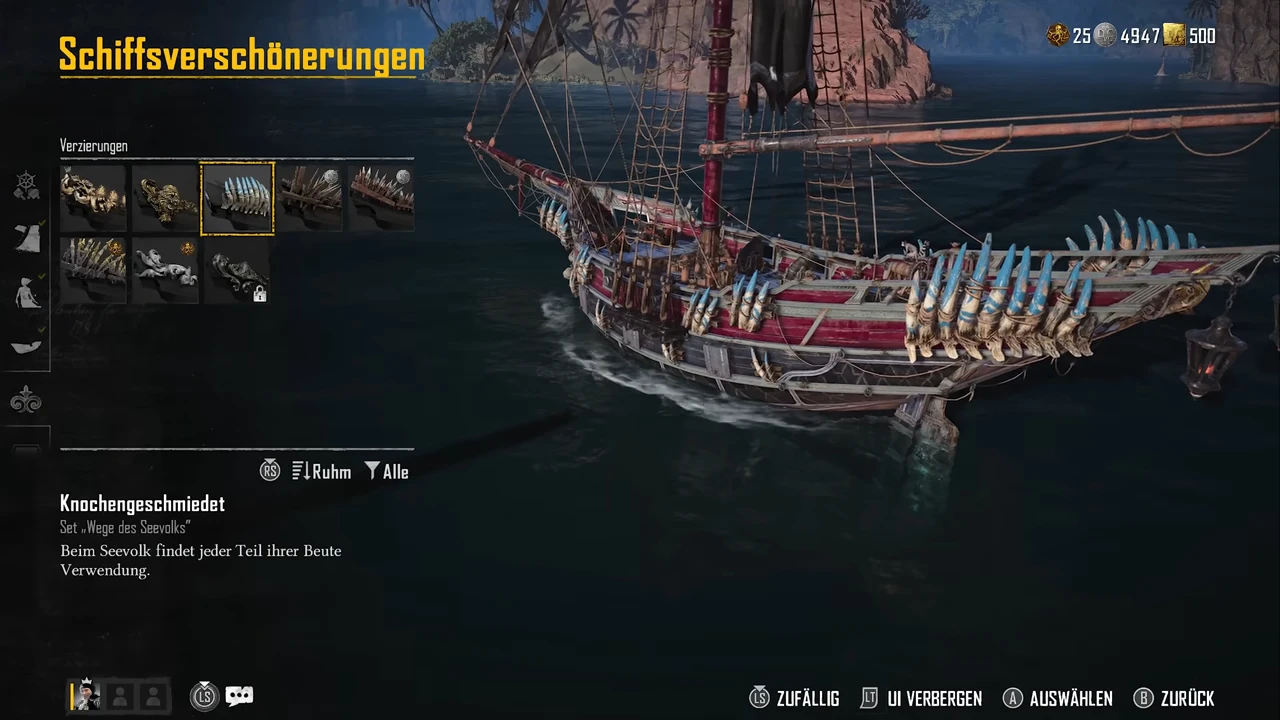
Task: Open the chat speech bubble icon
Action: (239, 696)
